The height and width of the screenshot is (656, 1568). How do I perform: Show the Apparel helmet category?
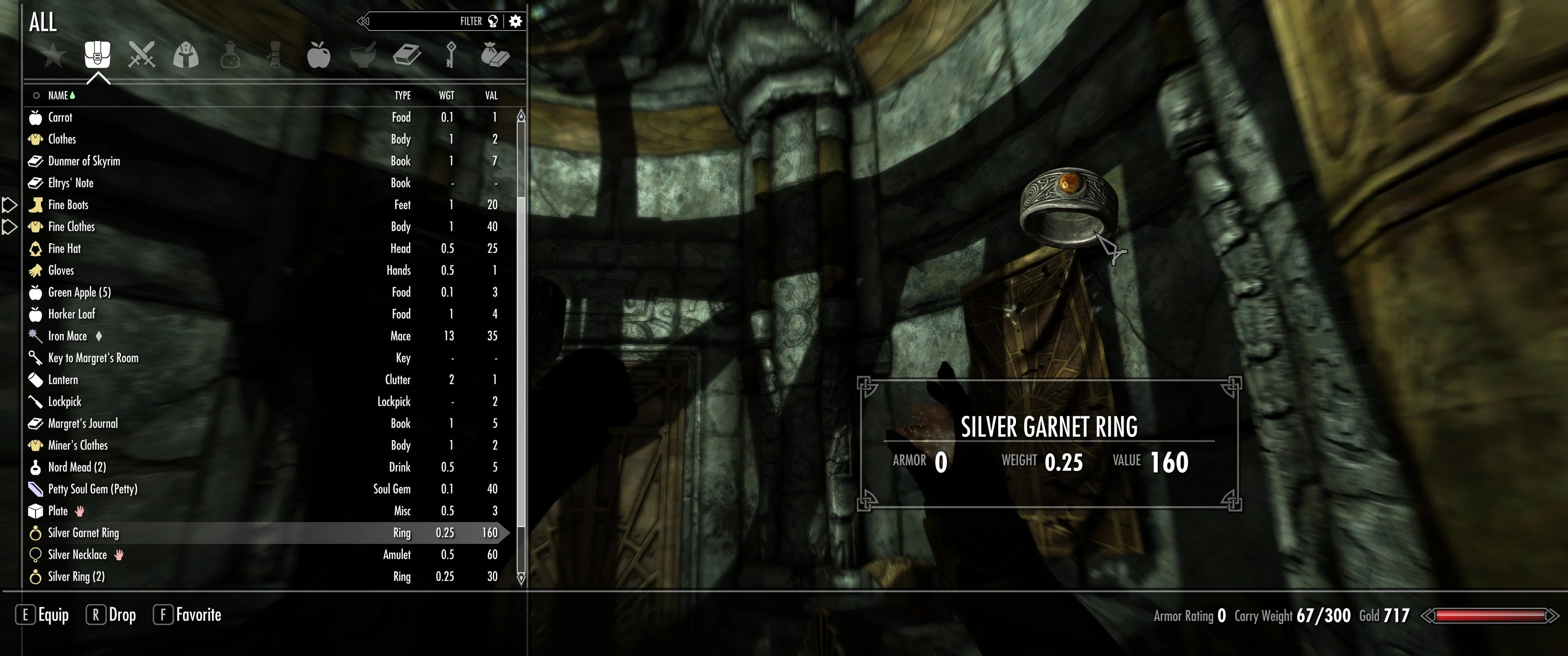tap(186, 56)
